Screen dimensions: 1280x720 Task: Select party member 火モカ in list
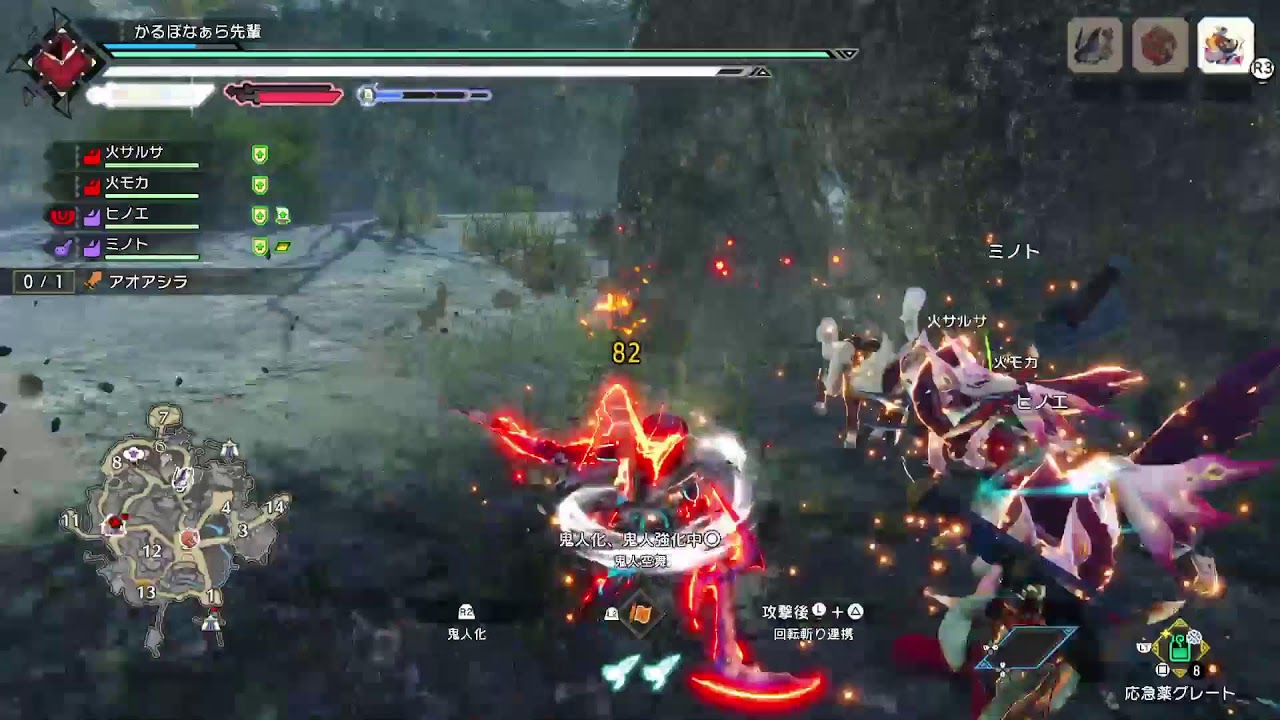pyautogui.click(x=128, y=184)
